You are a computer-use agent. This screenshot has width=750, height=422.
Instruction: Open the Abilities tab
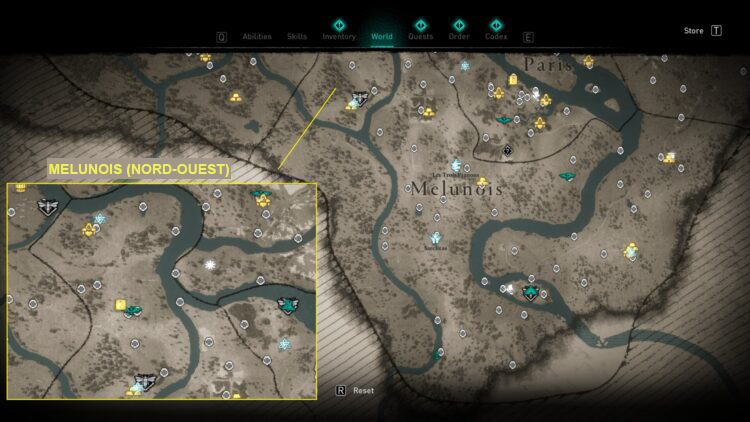coord(257,36)
